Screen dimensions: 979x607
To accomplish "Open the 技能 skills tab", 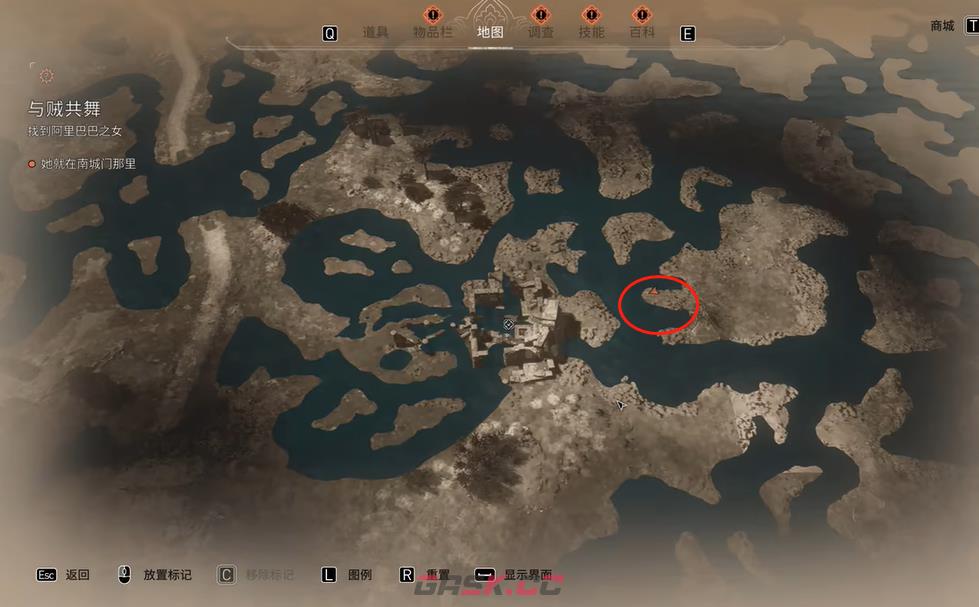I will (x=591, y=33).
